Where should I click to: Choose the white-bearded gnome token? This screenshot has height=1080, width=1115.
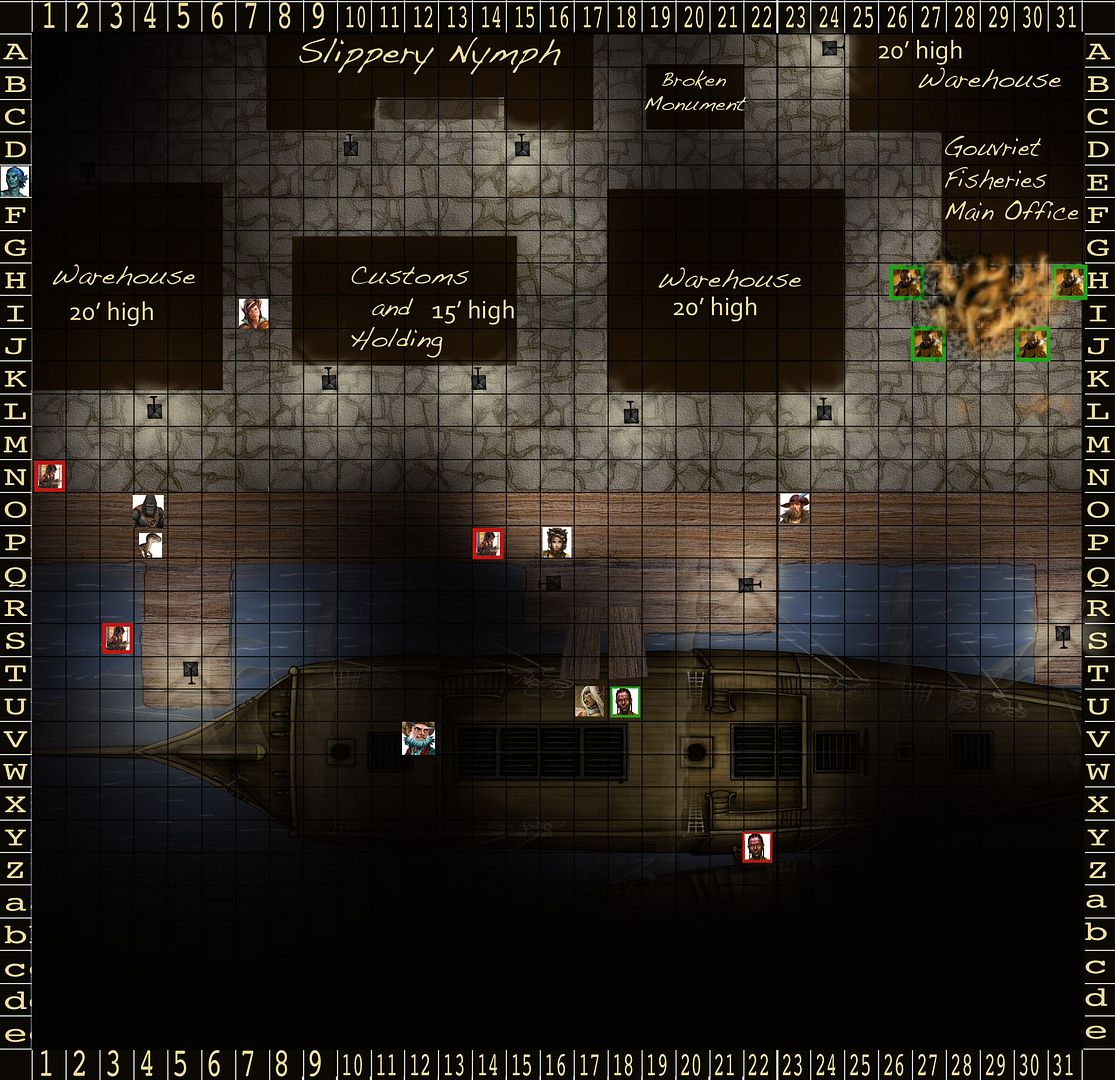pyautogui.click(x=418, y=738)
